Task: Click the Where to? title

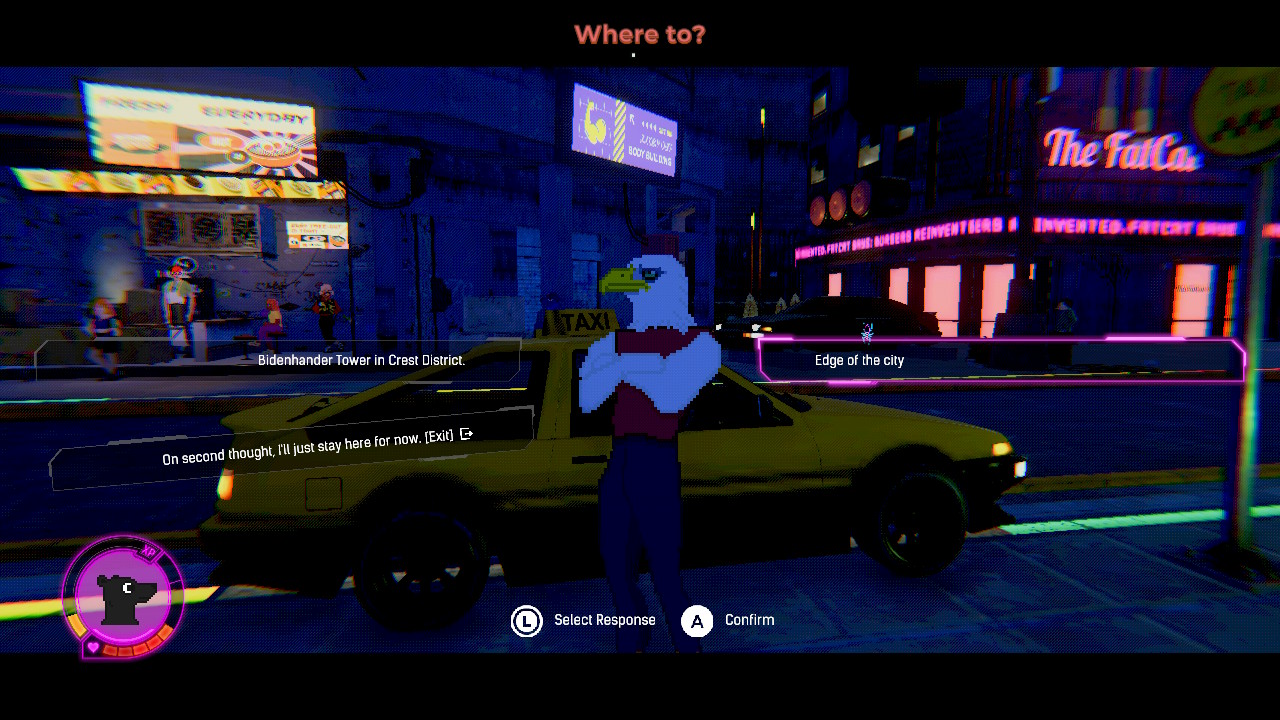Action: pyautogui.click(x=639, y=34)
